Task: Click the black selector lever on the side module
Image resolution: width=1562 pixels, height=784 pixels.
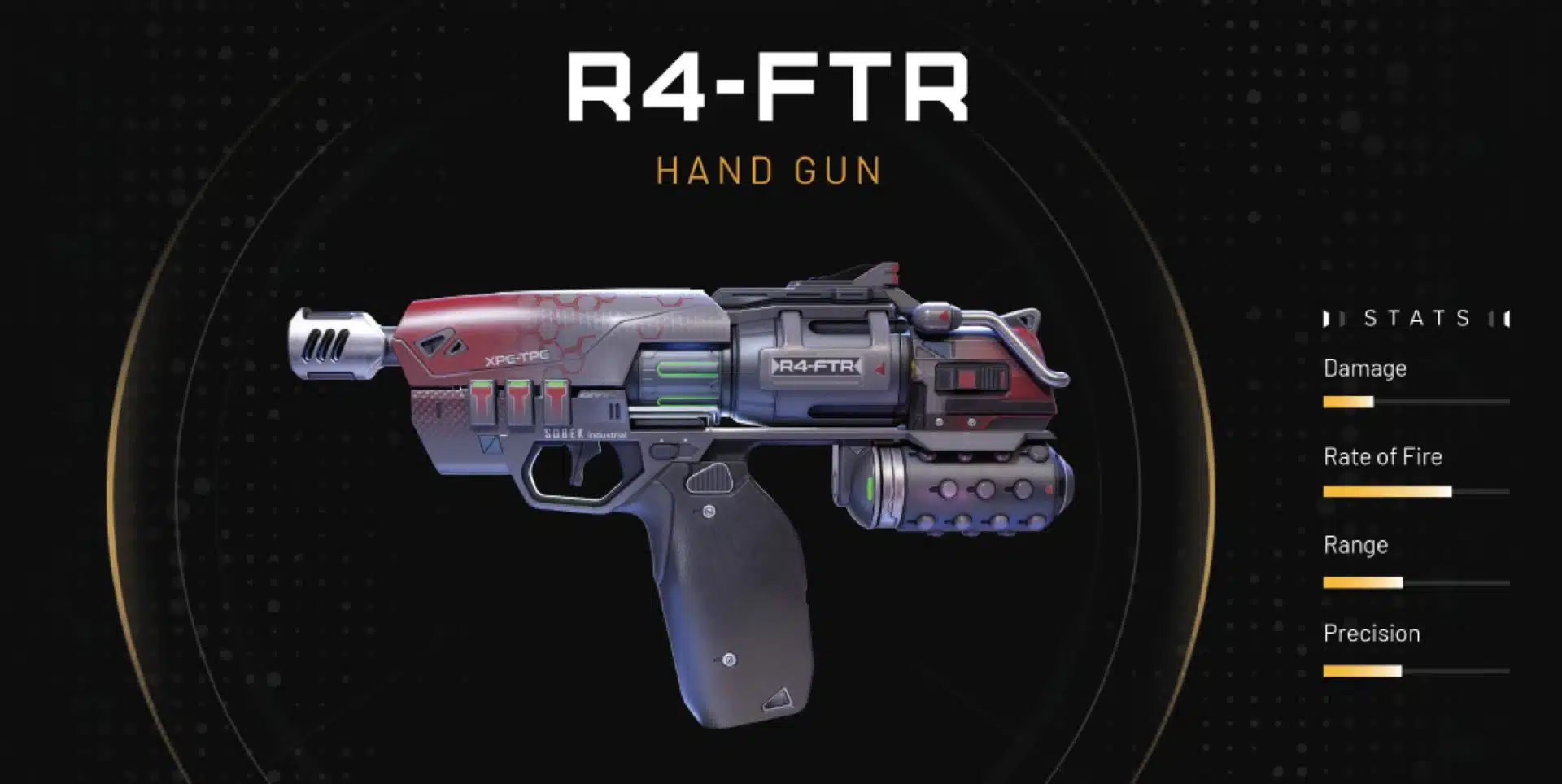Action: [x=970, y=377]
